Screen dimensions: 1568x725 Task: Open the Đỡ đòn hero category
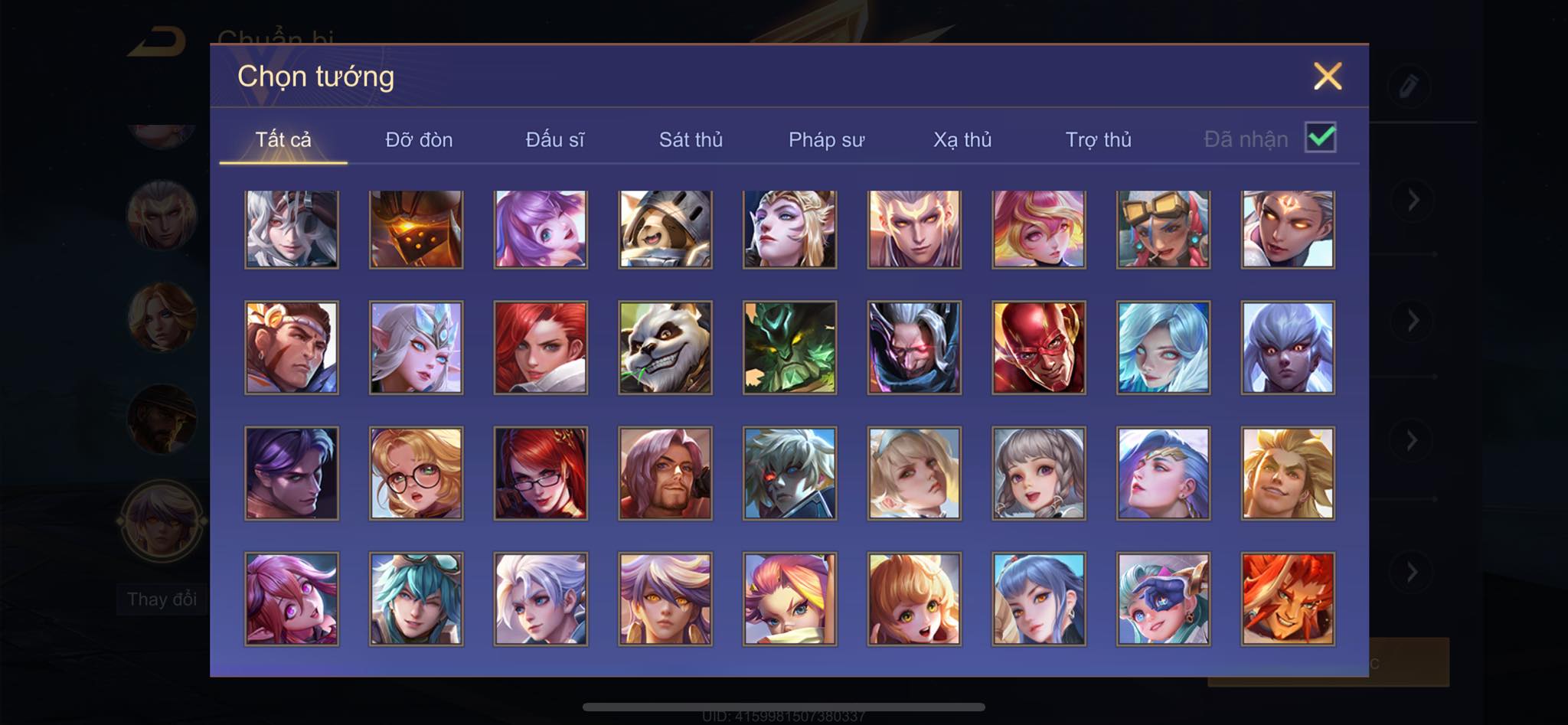(419, 139)
